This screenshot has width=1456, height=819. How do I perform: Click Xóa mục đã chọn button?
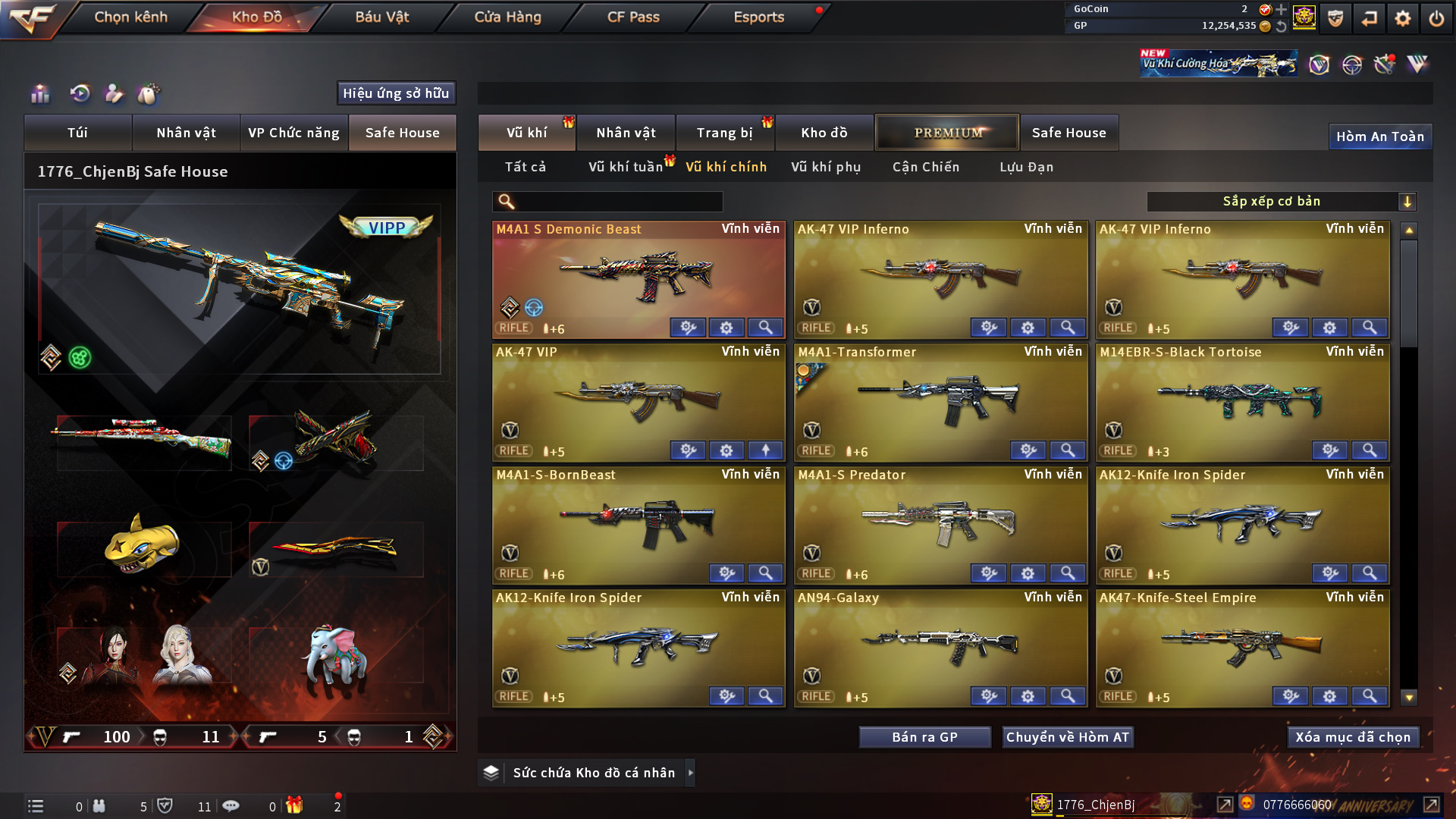coord(1353,737)
